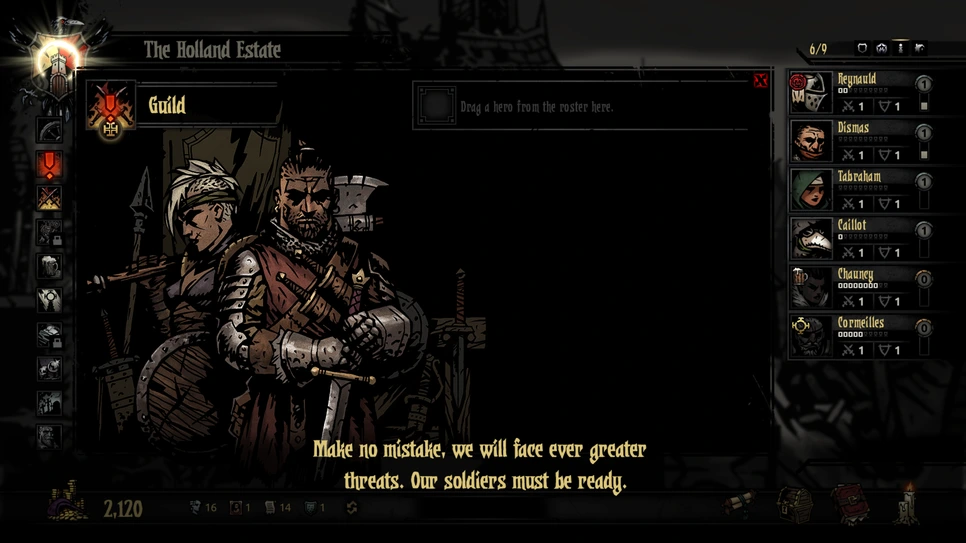Open the Guild building from sidebar
The width and height of the screenshot is (966, 543).
pos(49,164)
